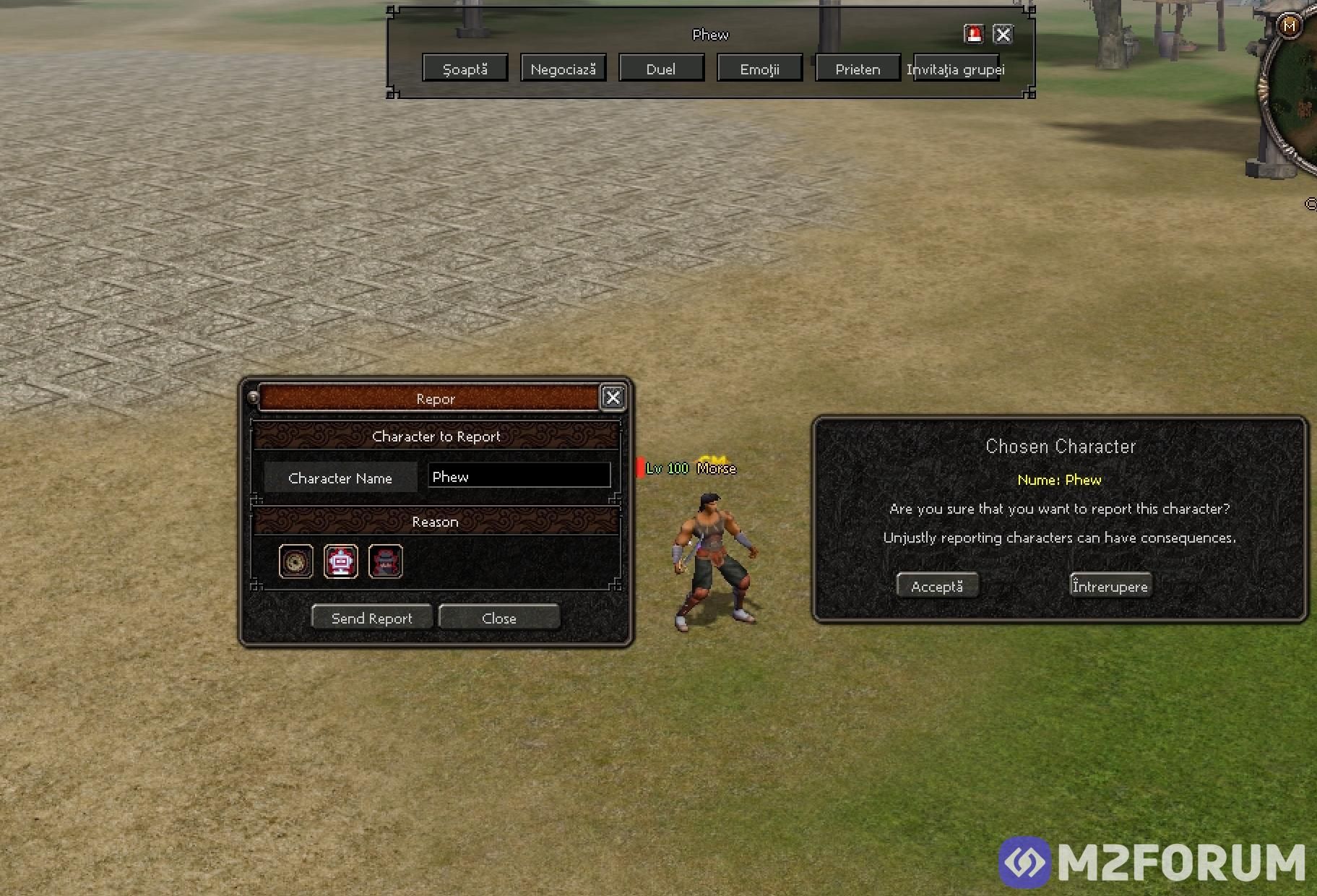Open trade with the Negociază button

[563, 69]
